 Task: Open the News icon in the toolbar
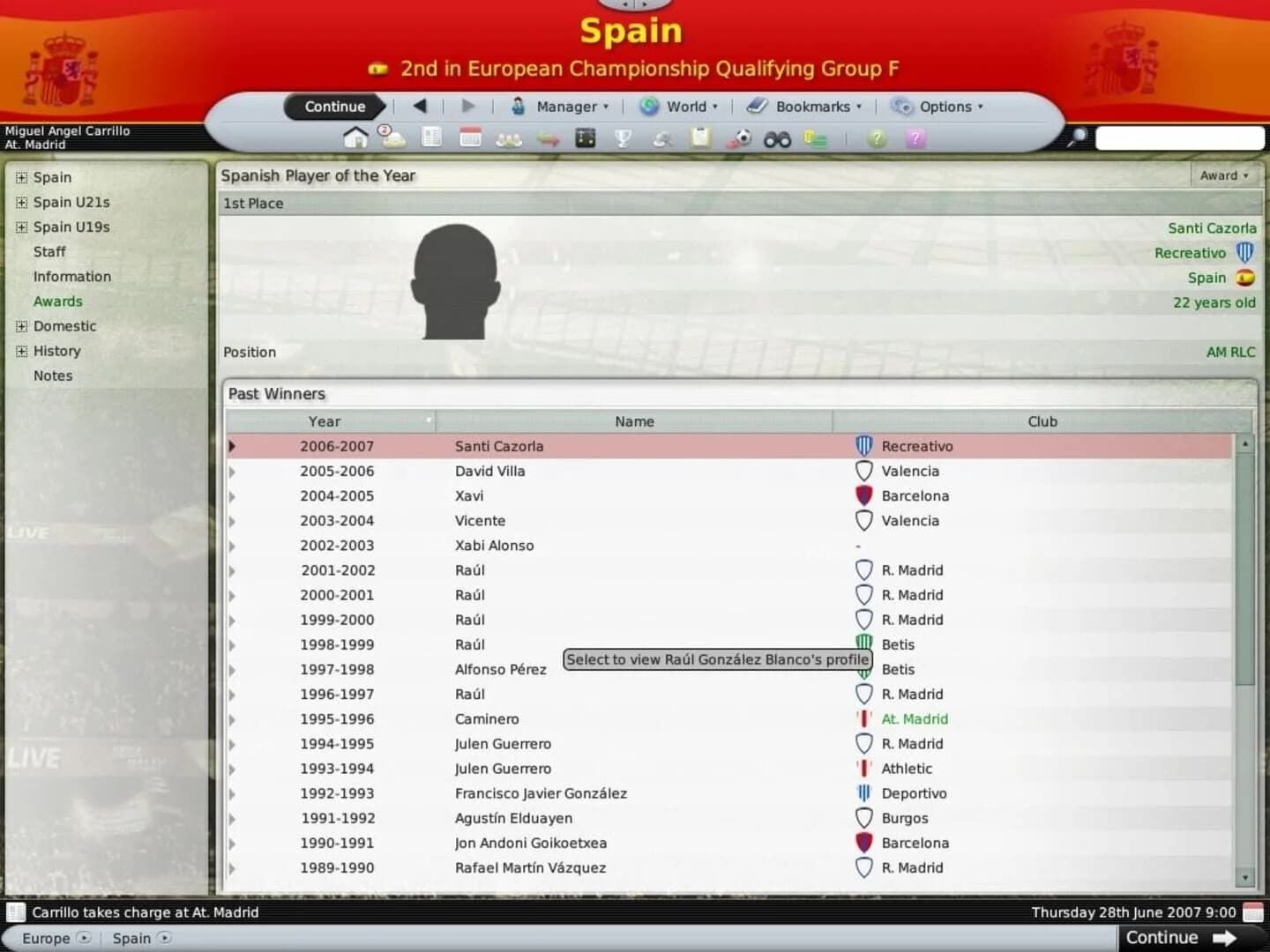coord(431,138)
